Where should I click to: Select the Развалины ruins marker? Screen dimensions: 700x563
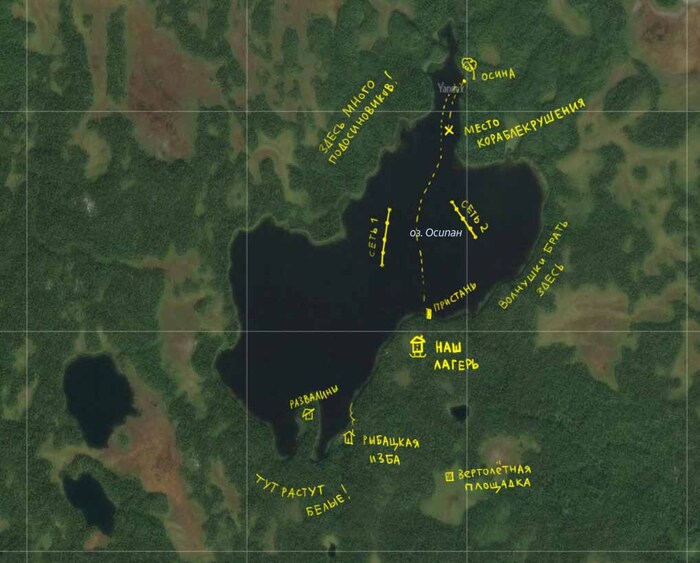click(x=309, y=414)
